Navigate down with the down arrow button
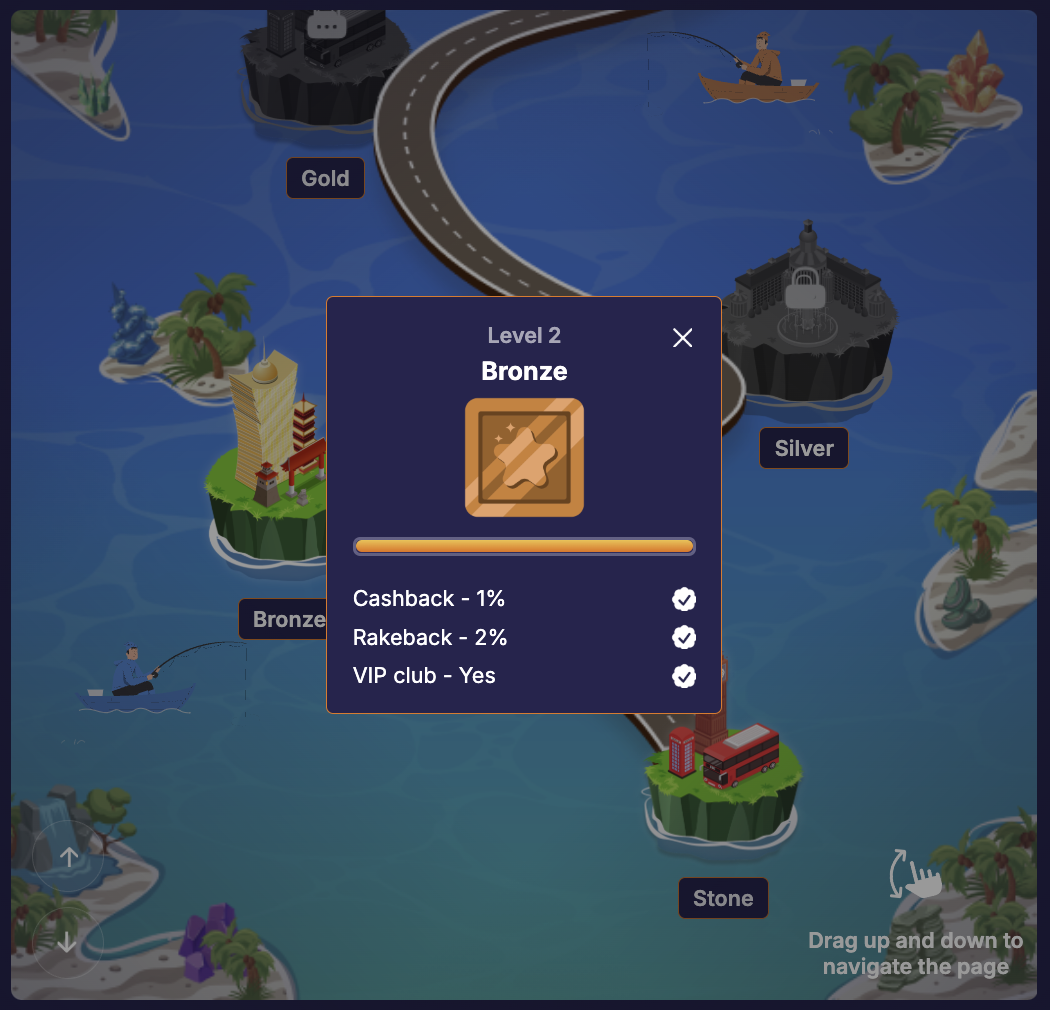Viewport: 1050px width, 1010px height. pos(67,942)
